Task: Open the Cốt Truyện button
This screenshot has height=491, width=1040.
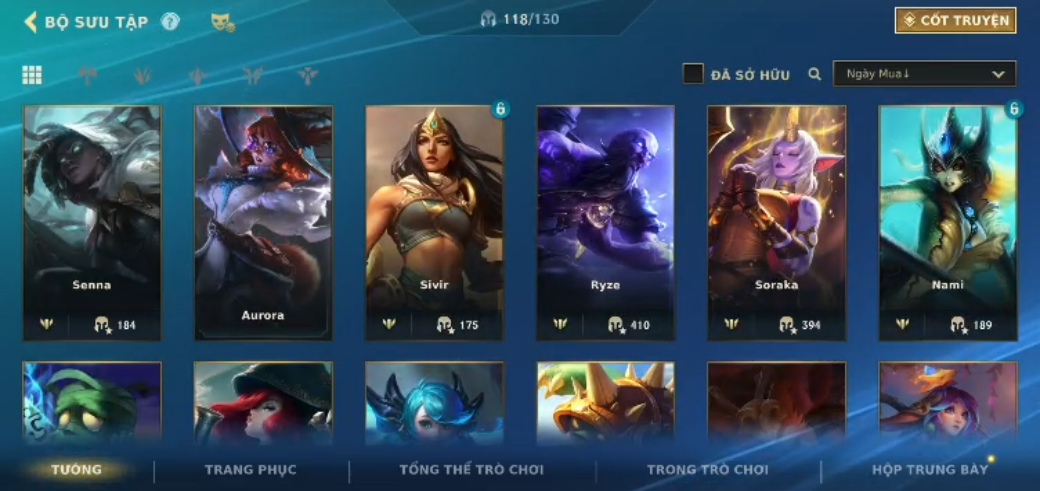Action: tap(955, 21)
